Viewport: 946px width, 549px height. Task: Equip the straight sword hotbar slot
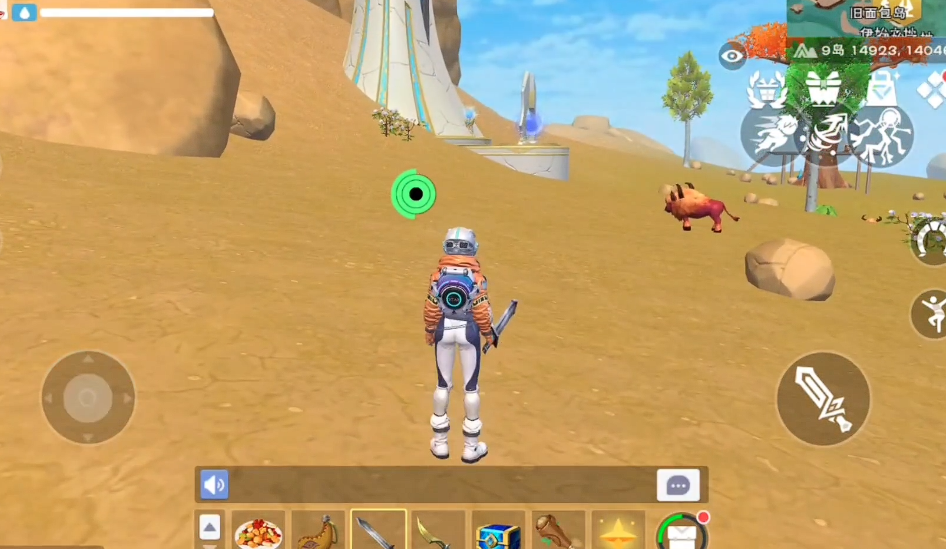pyautogui.click(x=378, y=531)
